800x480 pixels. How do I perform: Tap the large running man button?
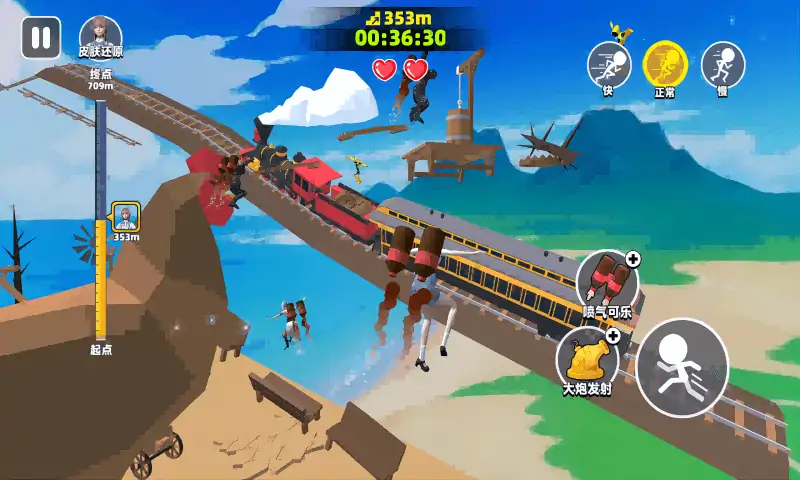coord(682,367)
